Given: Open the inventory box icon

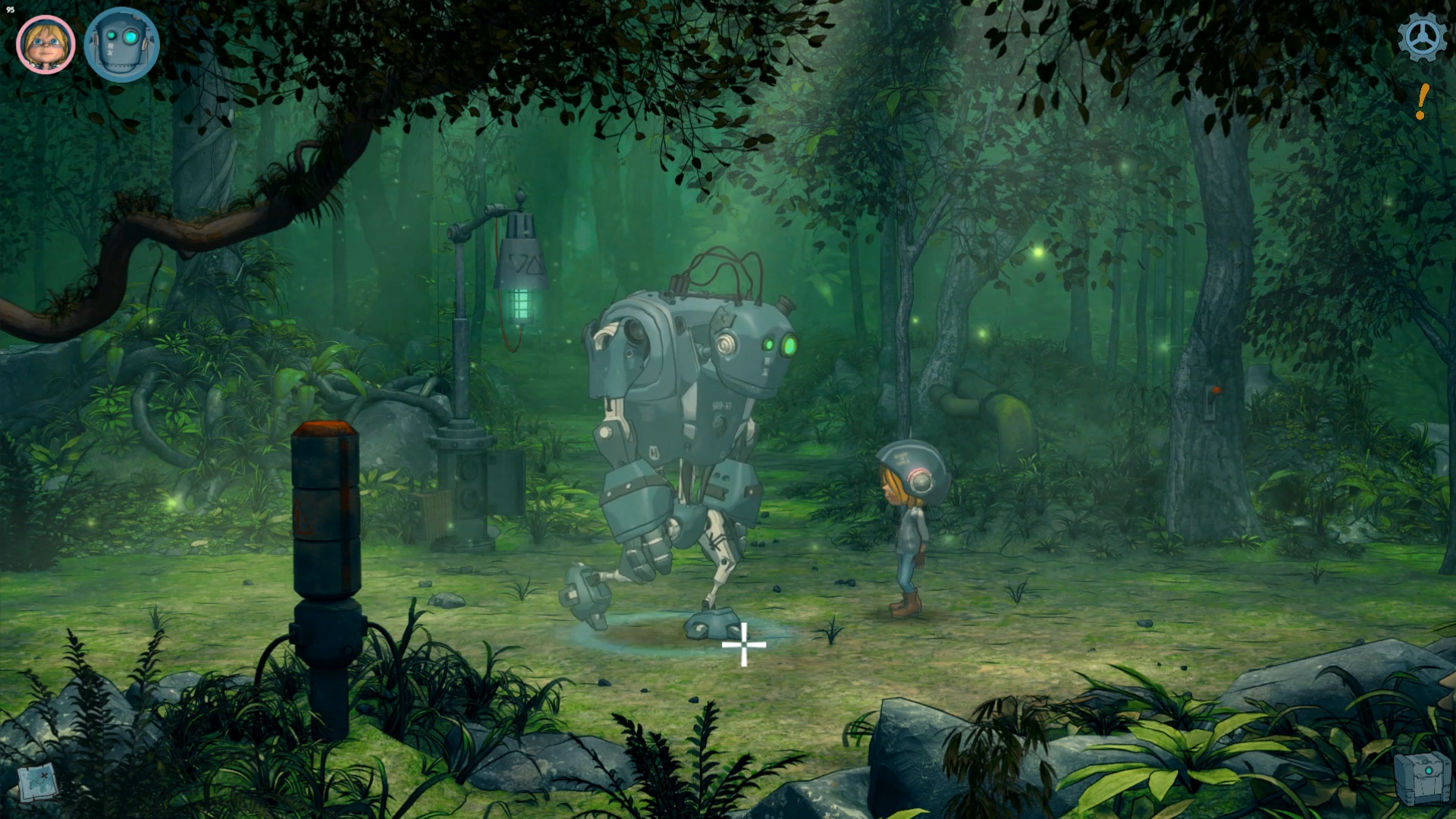Looking at the screenshot, I should pyautogui.click(x=1422, y=777).
